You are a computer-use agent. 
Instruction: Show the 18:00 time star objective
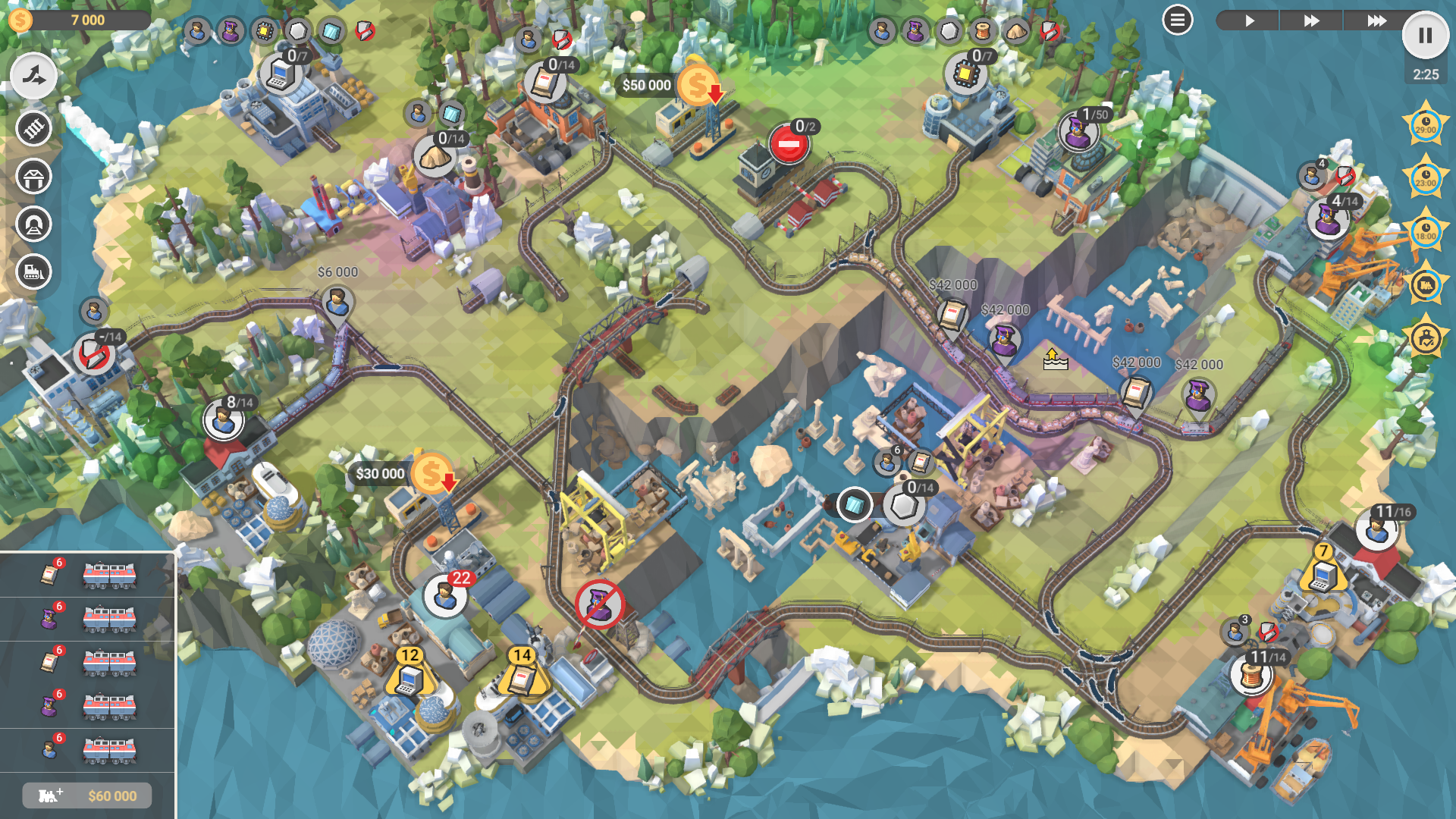(1425, 232)
